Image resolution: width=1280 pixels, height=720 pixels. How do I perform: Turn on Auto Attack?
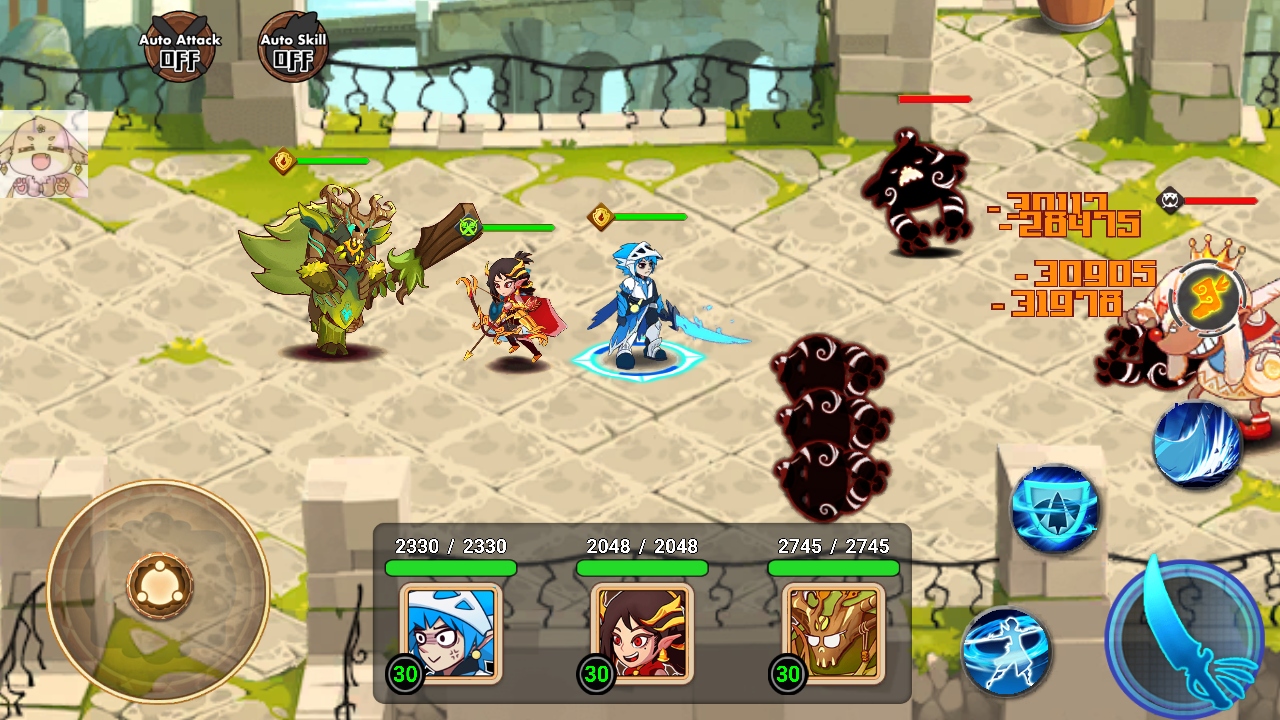(x=179, y=44)
